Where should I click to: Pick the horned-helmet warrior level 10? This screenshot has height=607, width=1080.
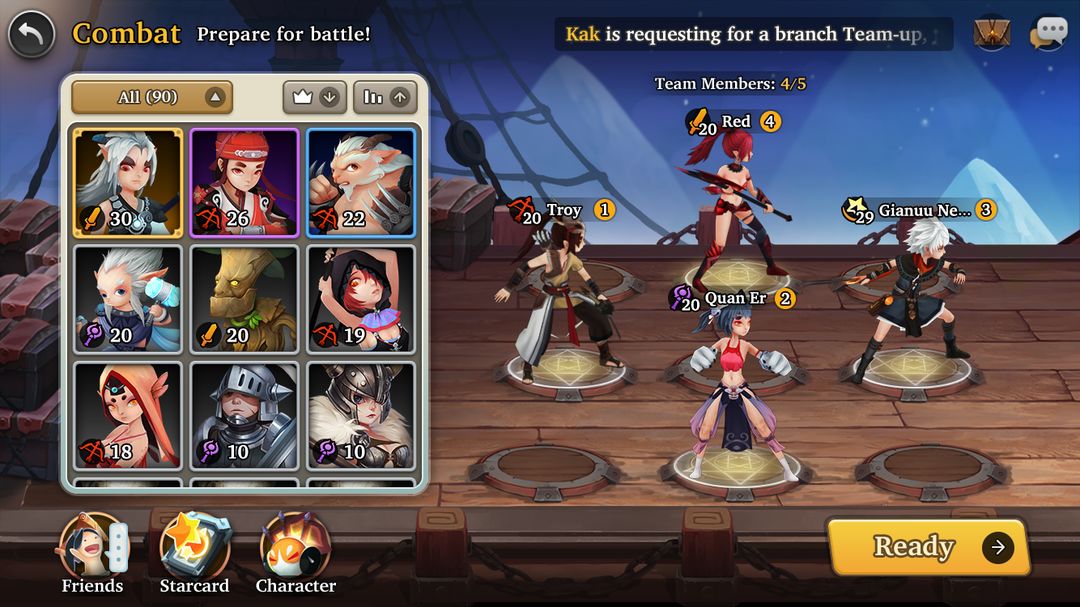pos(361,416)
